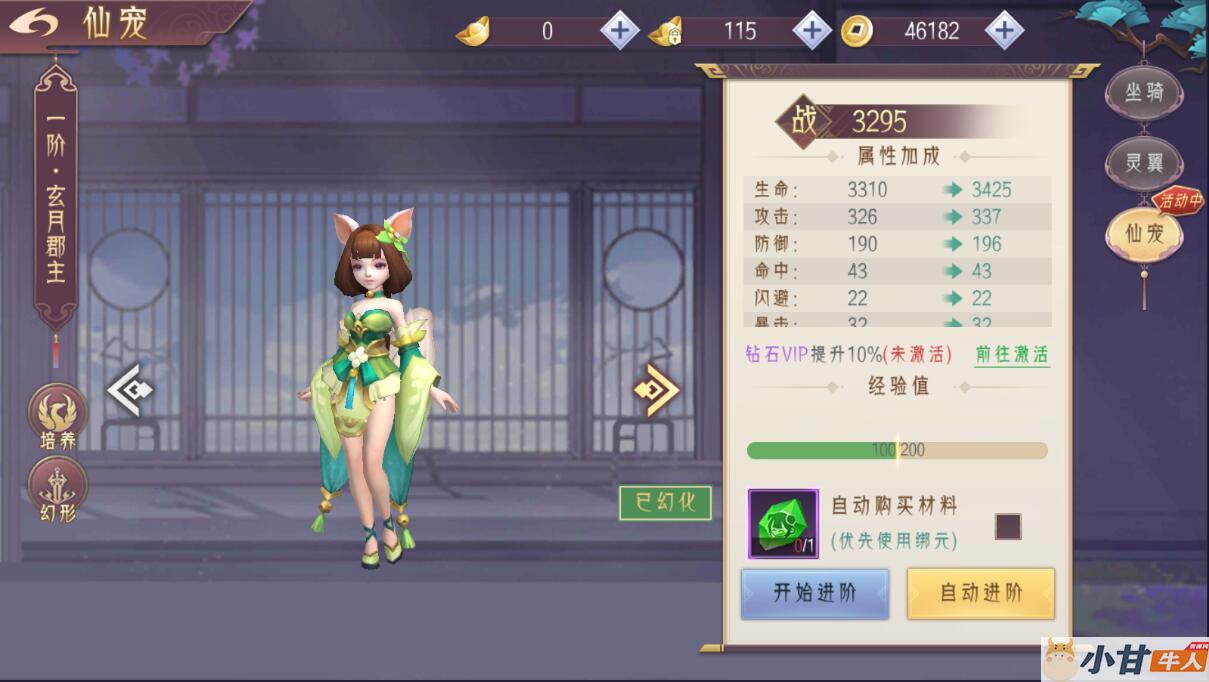The height and width of the screenshot is (682, 1209).
Task: Add copper coins with the plus button
Action: 1004,31
